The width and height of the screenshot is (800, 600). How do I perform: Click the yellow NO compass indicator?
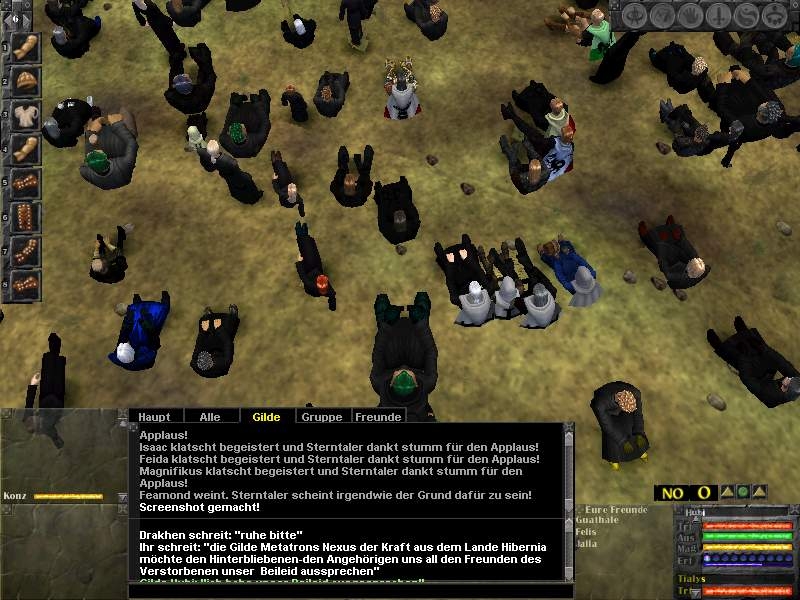coord(672,493)
